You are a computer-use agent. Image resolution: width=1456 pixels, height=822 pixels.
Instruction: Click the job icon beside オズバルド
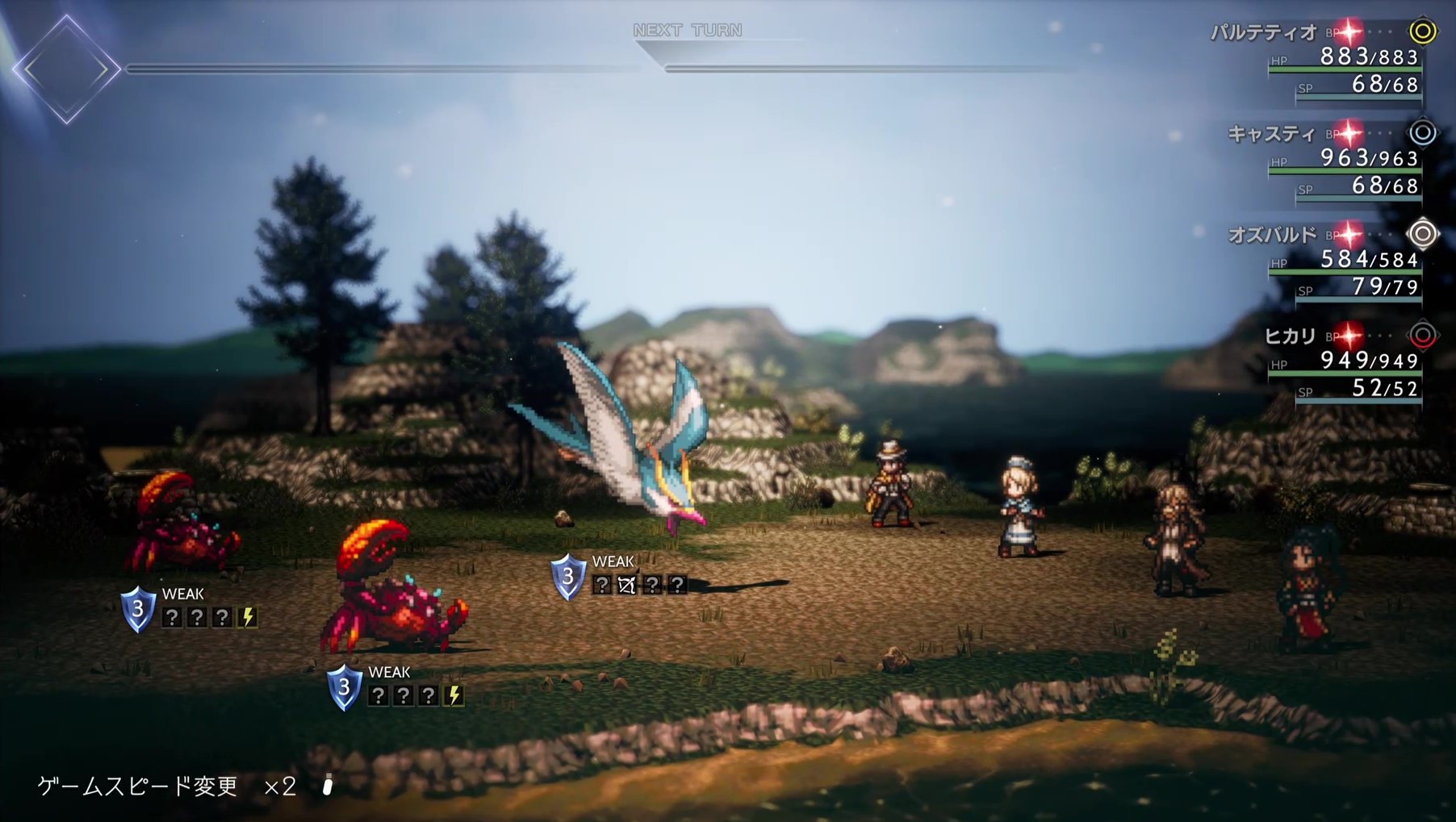[x=1423, y=234]
